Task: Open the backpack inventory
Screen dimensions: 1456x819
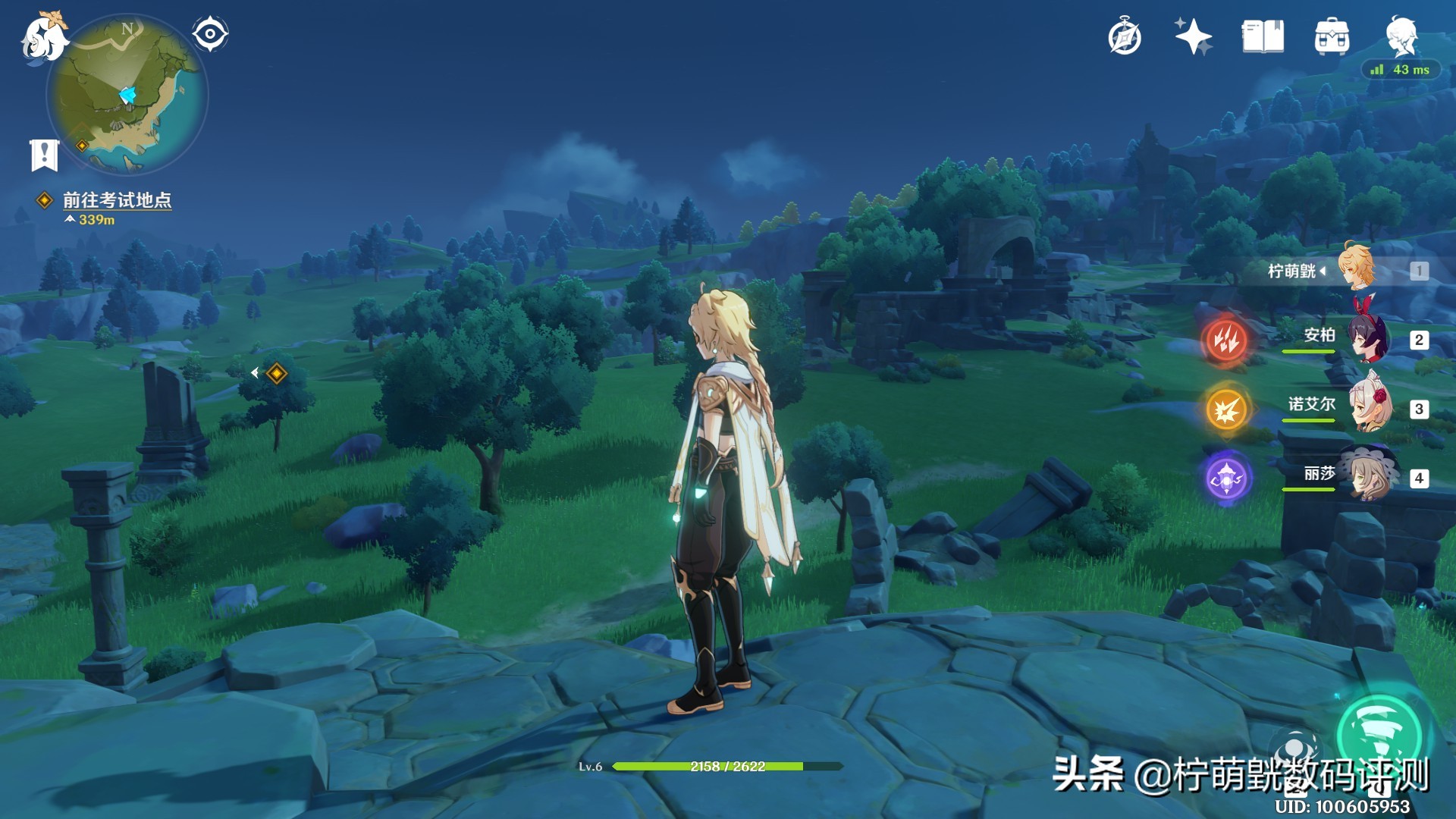Action: tap(1332, 36)
